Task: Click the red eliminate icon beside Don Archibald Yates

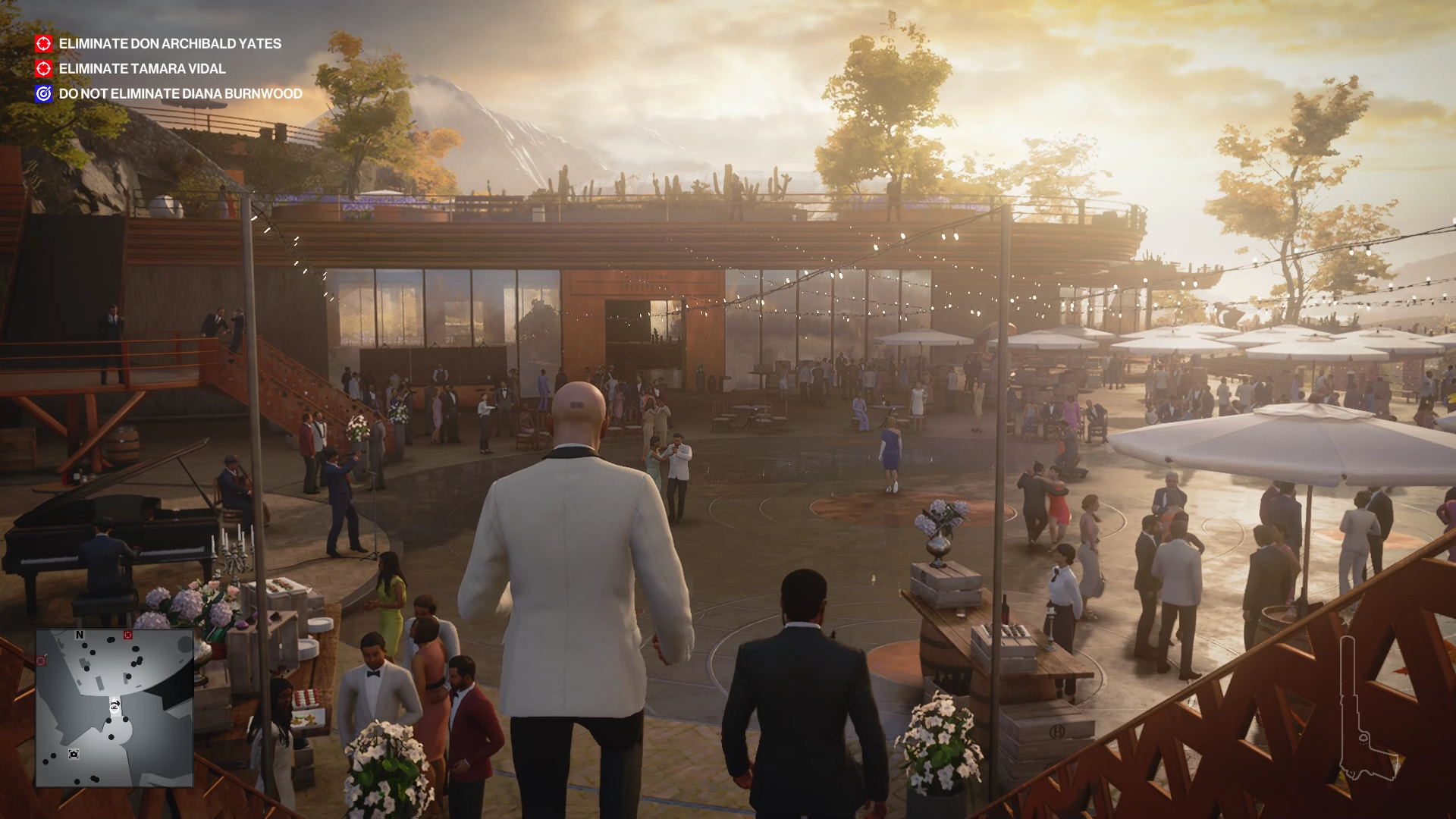Action: pyautogui.click(x=43, y=44)
